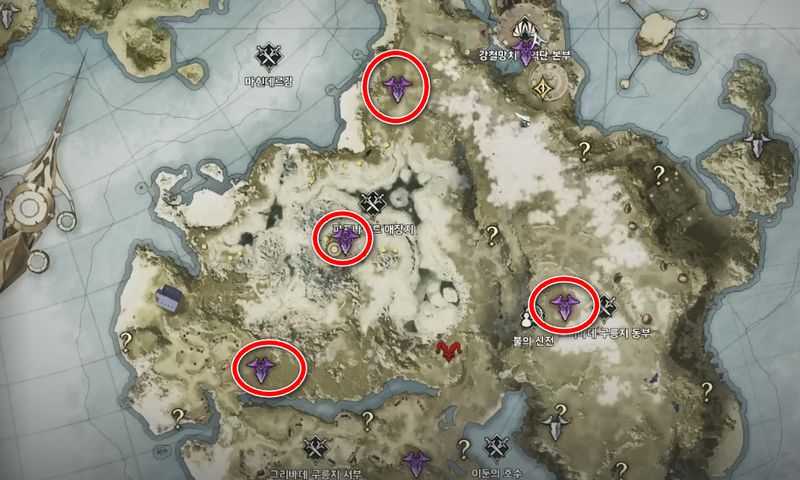Open the purple house marker on the west coast
This screenshot has width=800, height=480.
(x=168, y=297)
